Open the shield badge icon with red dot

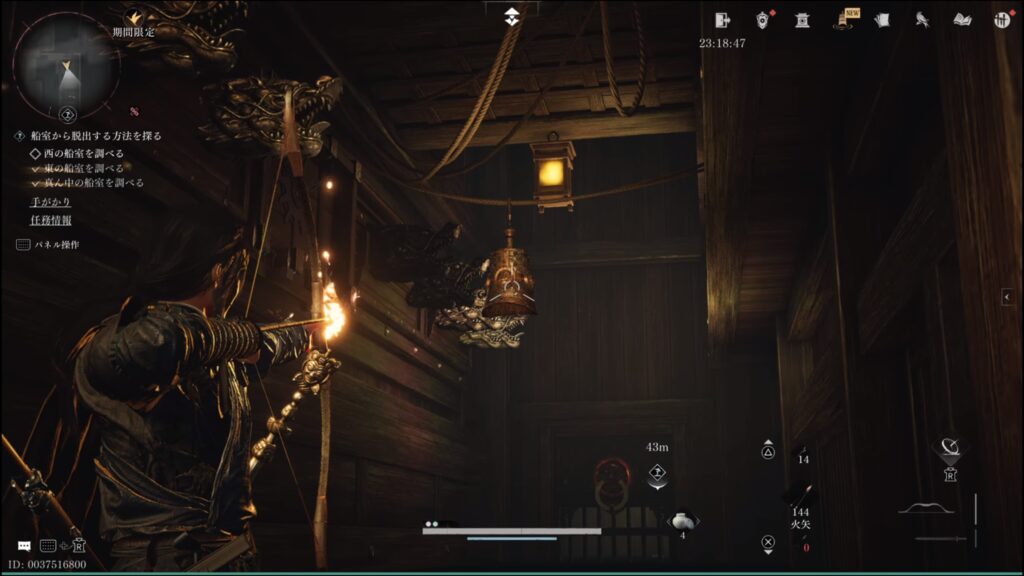pyautogui.click(x=763, y=19)
